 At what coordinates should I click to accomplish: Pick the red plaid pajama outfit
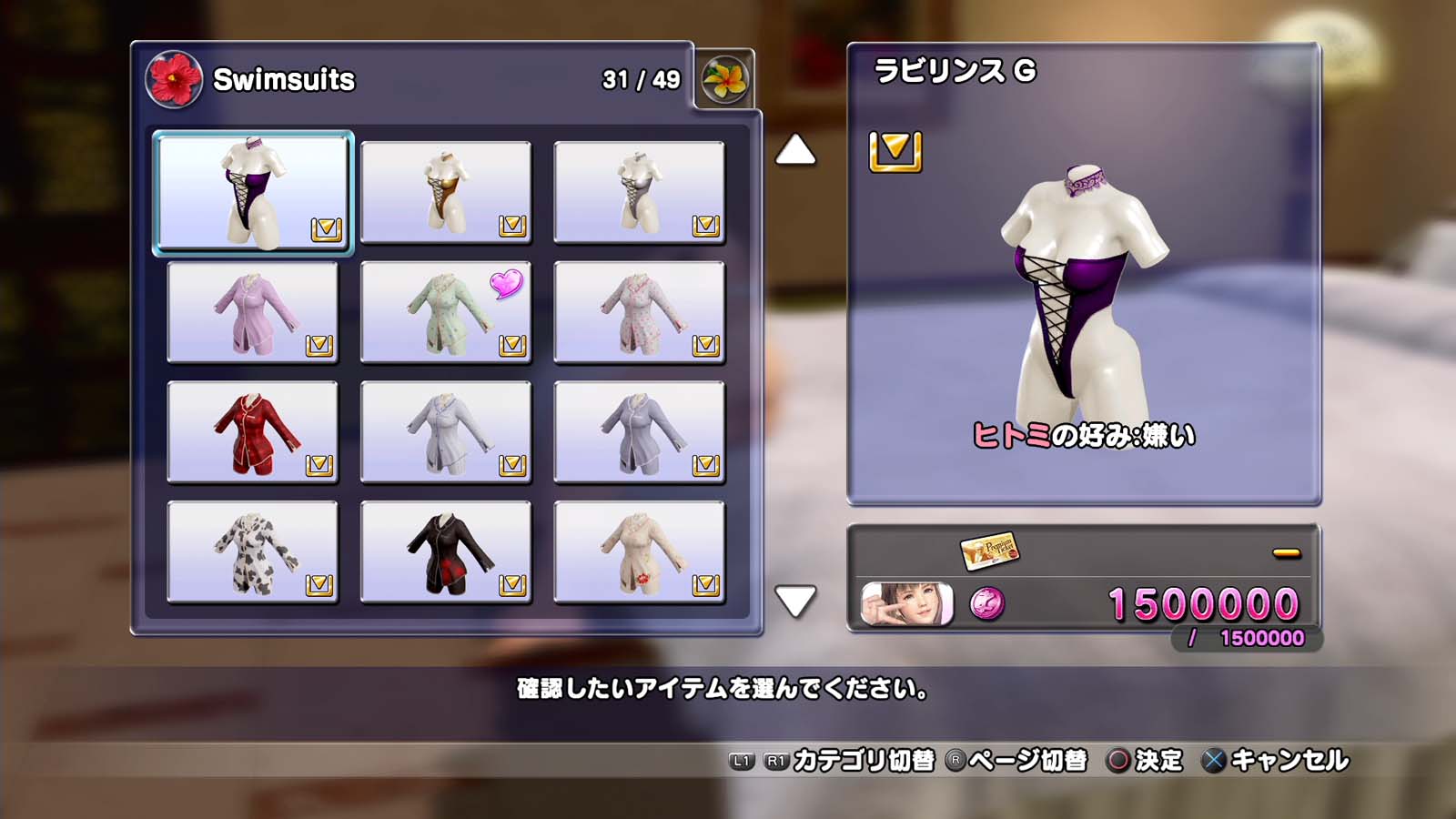[253, 432]
